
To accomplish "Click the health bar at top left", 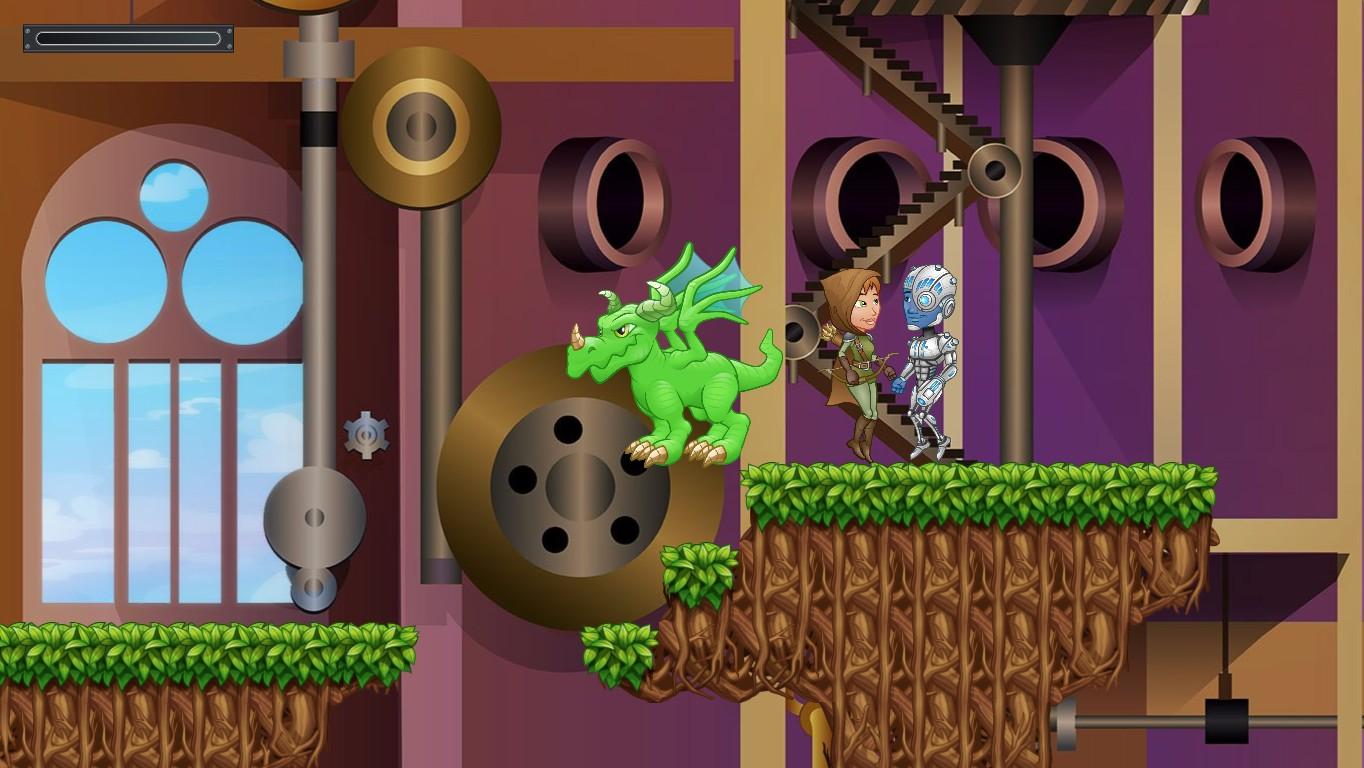I will click(128, 38).
